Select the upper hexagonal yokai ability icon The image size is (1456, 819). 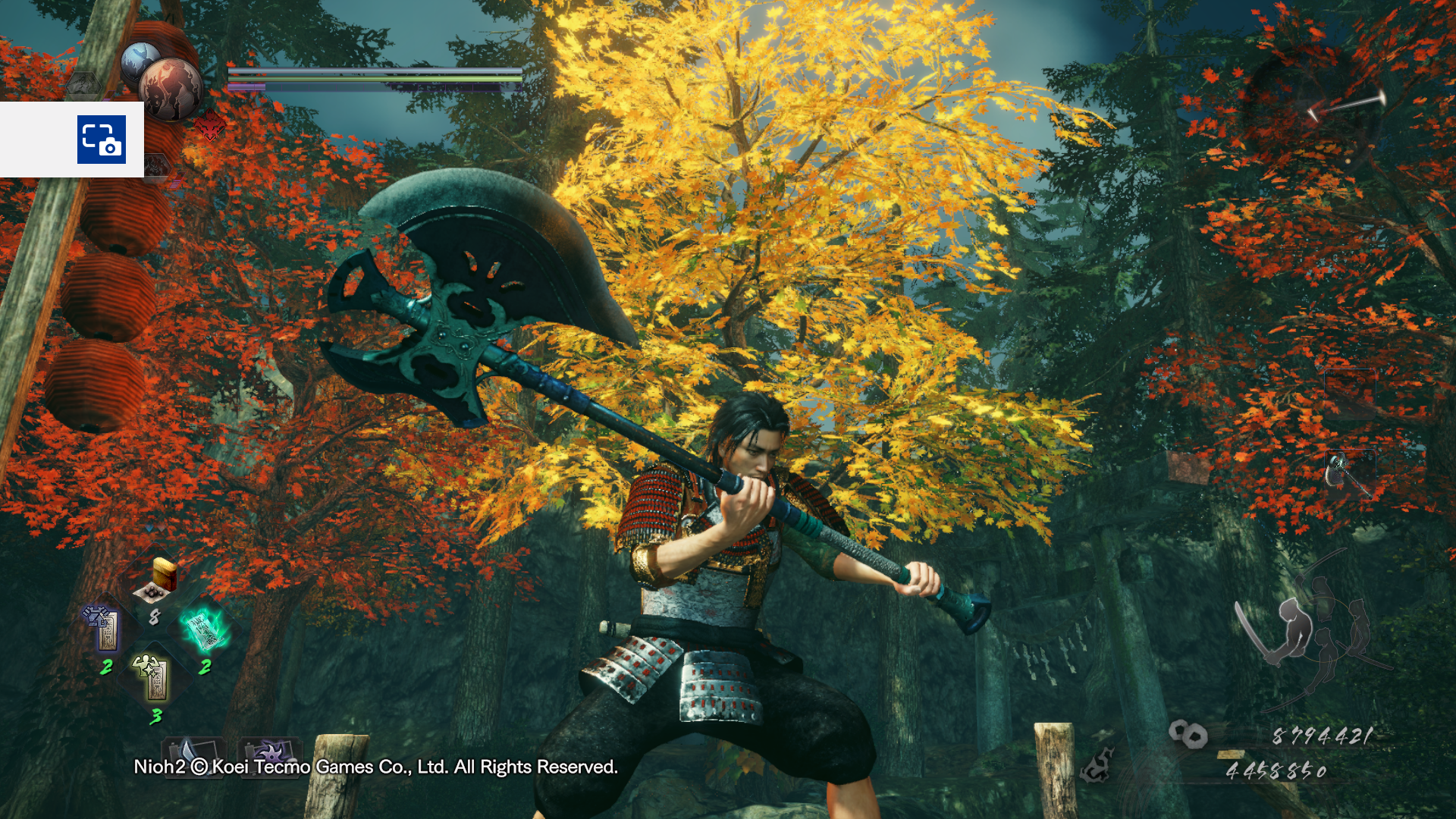[83, 85]
